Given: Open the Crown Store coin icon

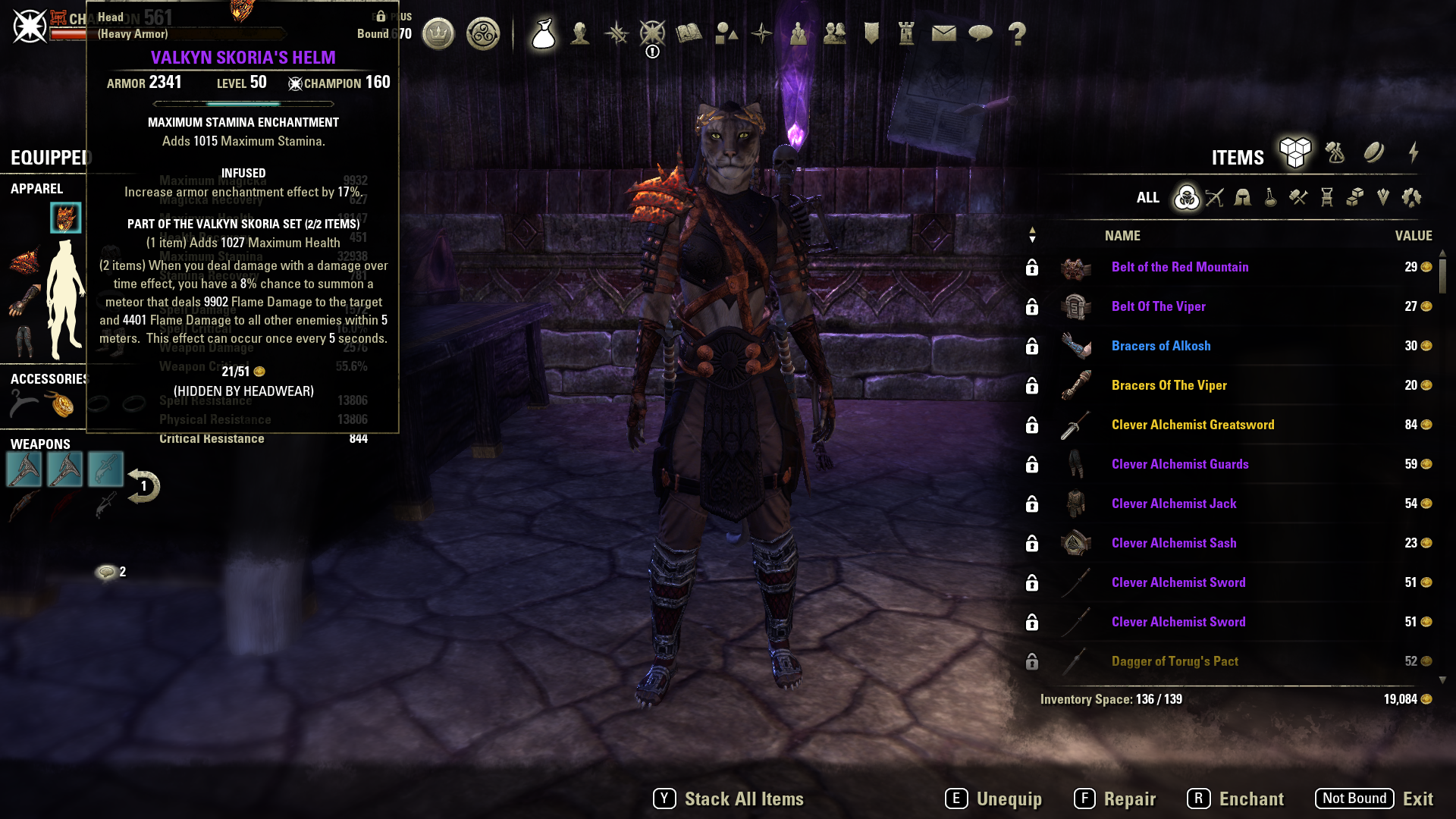Looking at the screenshot, I should click(x=438, y=33).
